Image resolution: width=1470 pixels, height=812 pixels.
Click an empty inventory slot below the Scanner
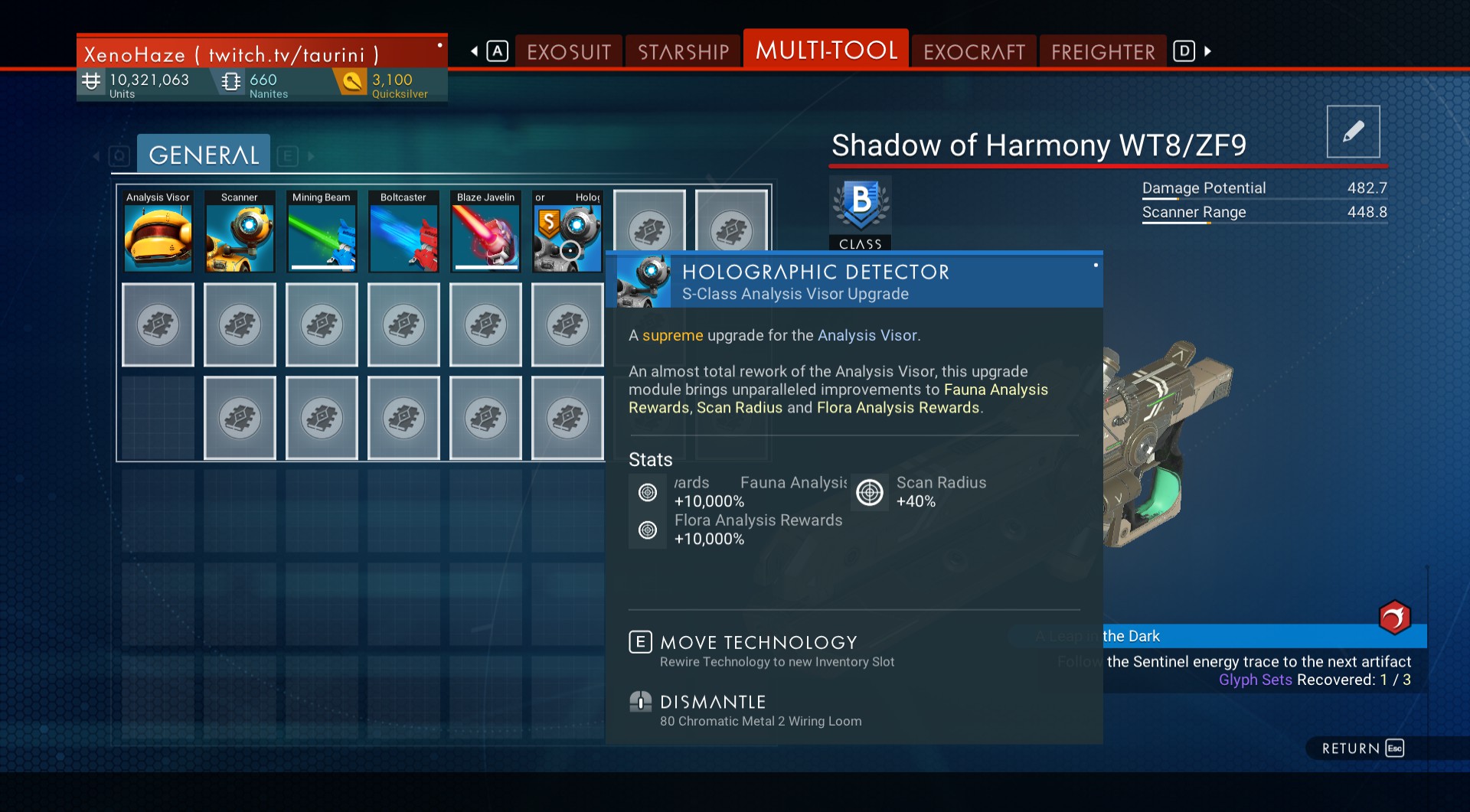pos(240,324)
